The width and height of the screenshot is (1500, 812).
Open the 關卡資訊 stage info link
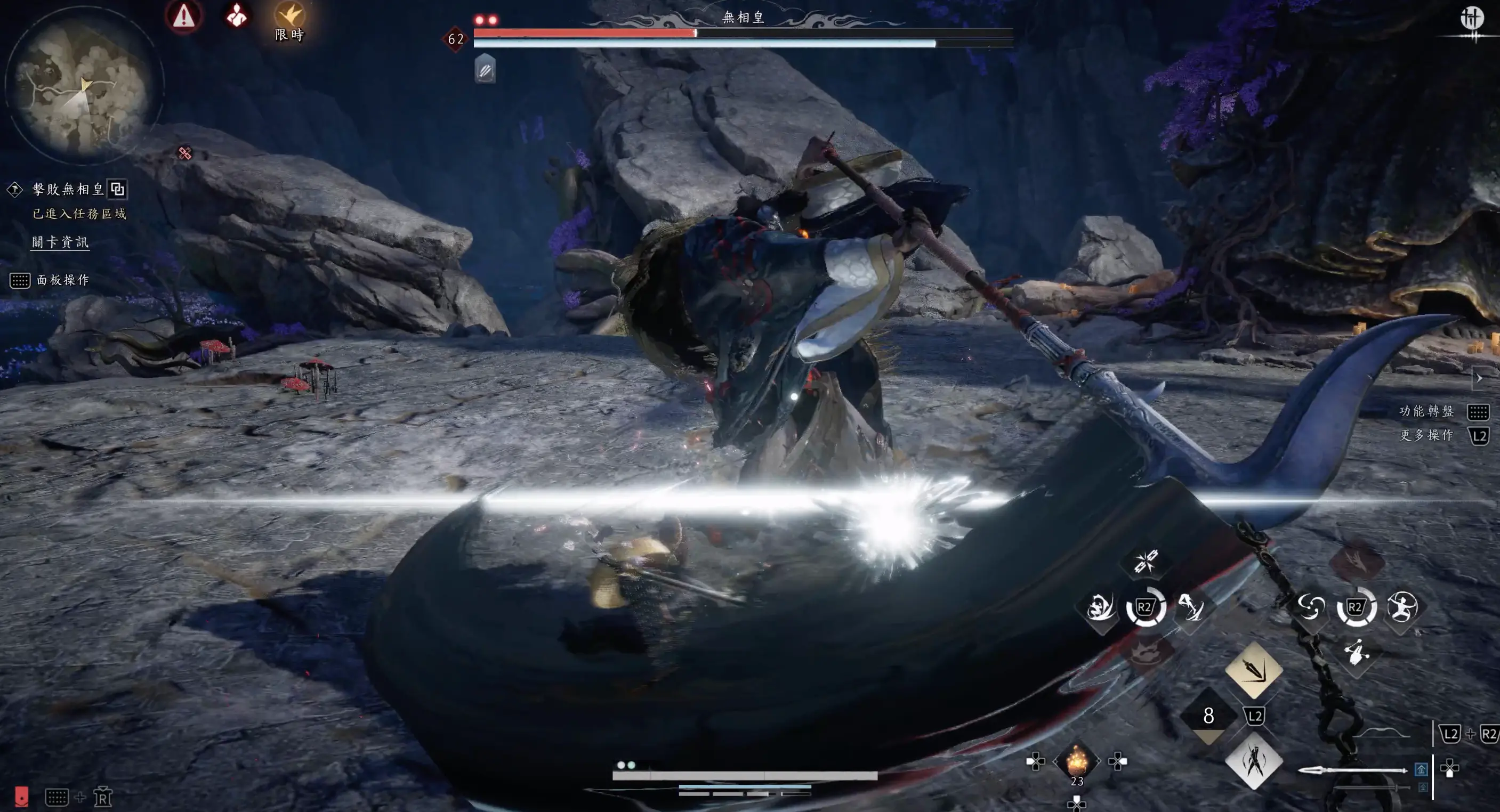tap(60, 242)
